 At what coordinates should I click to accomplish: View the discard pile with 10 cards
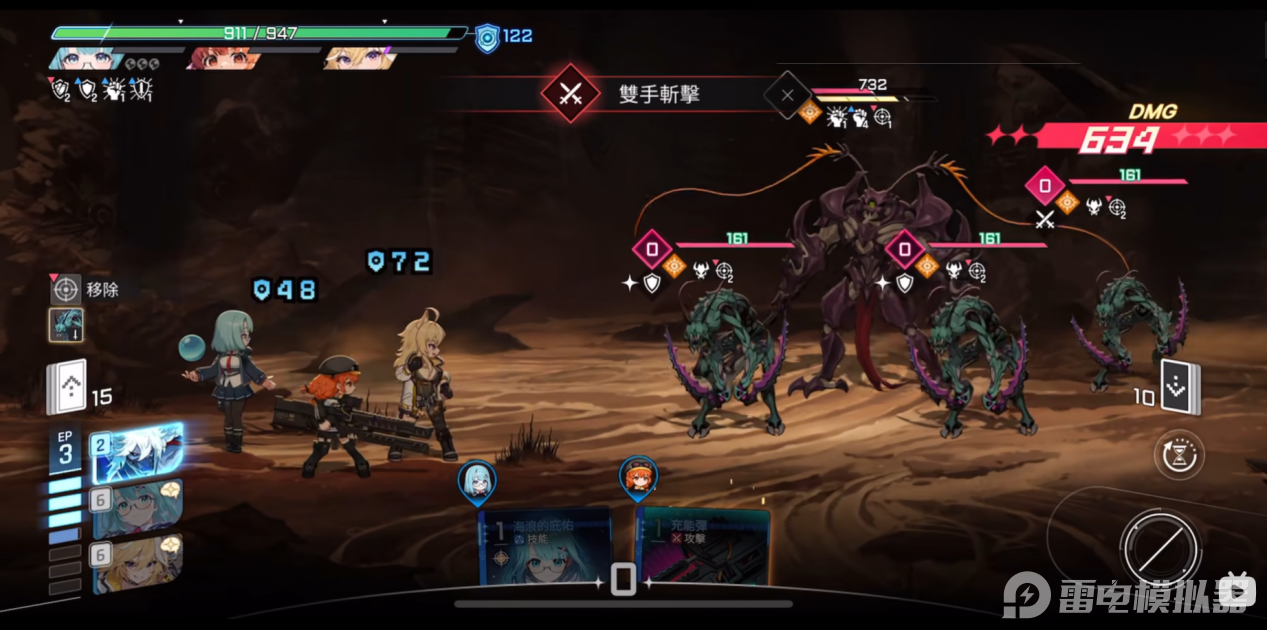1180,386
